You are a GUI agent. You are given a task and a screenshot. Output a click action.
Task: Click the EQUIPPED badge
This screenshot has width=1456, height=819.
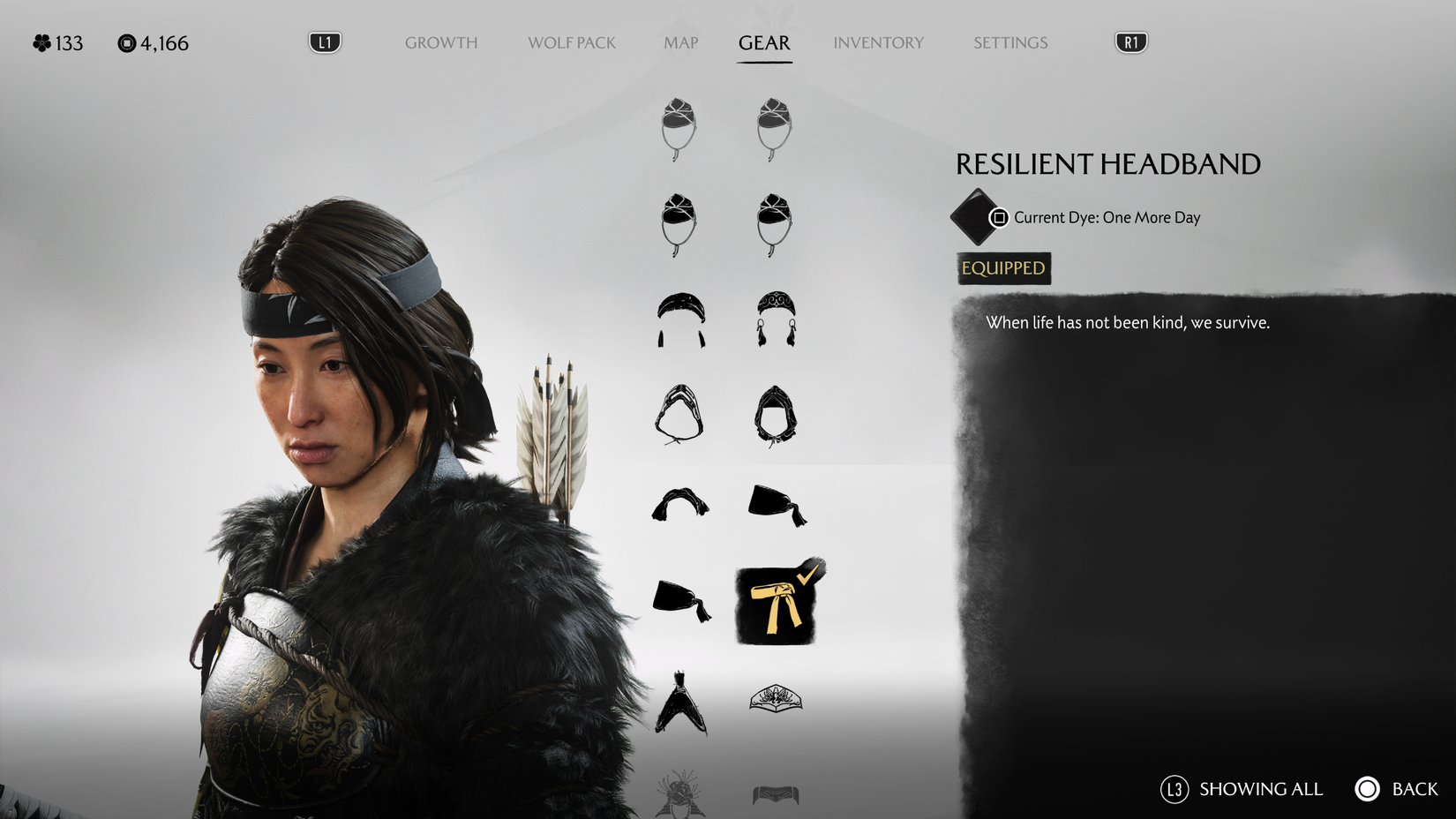point(1002,268)
